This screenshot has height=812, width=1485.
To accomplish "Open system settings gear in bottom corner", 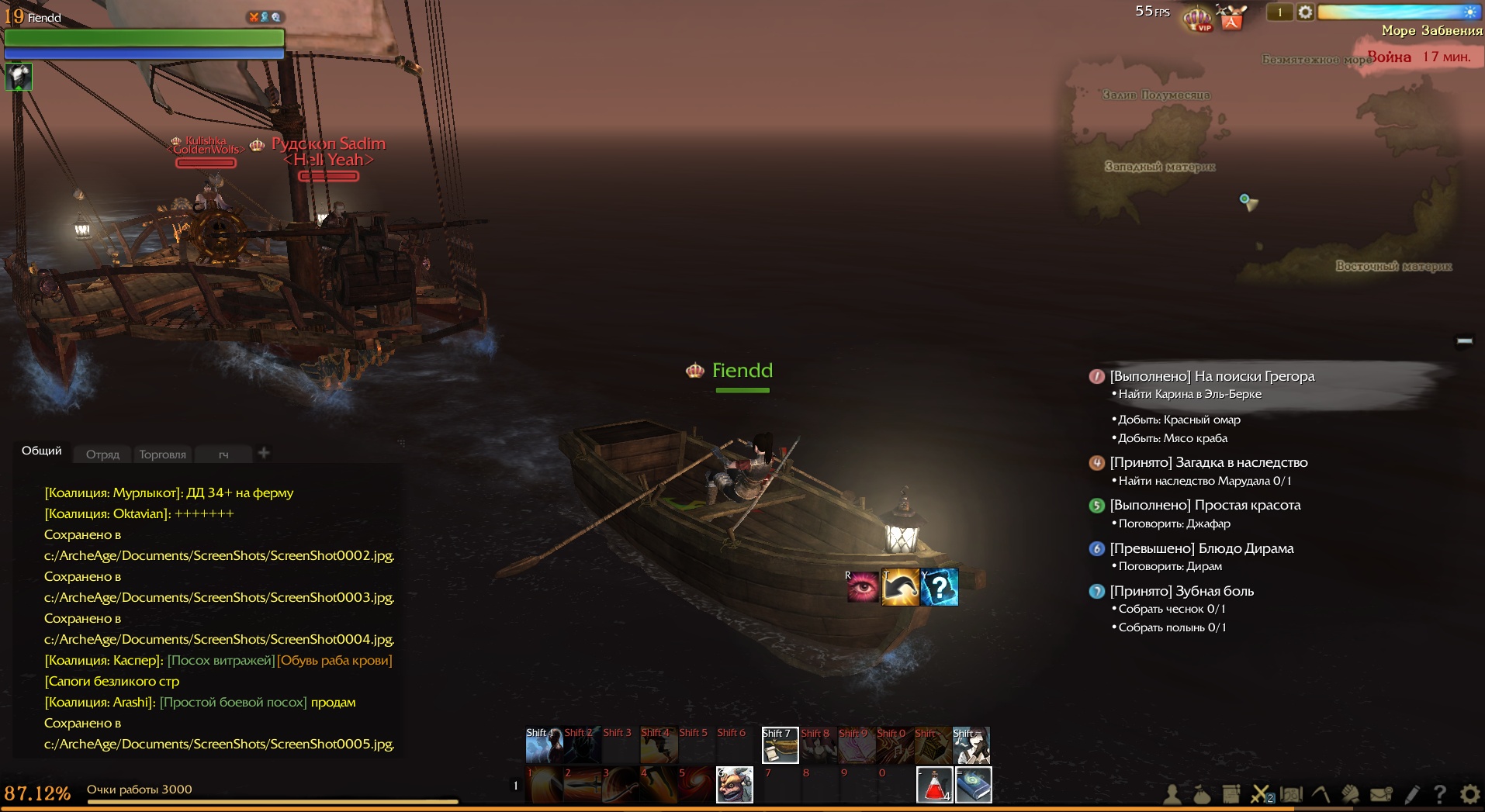I will [x=1469, y=794].
